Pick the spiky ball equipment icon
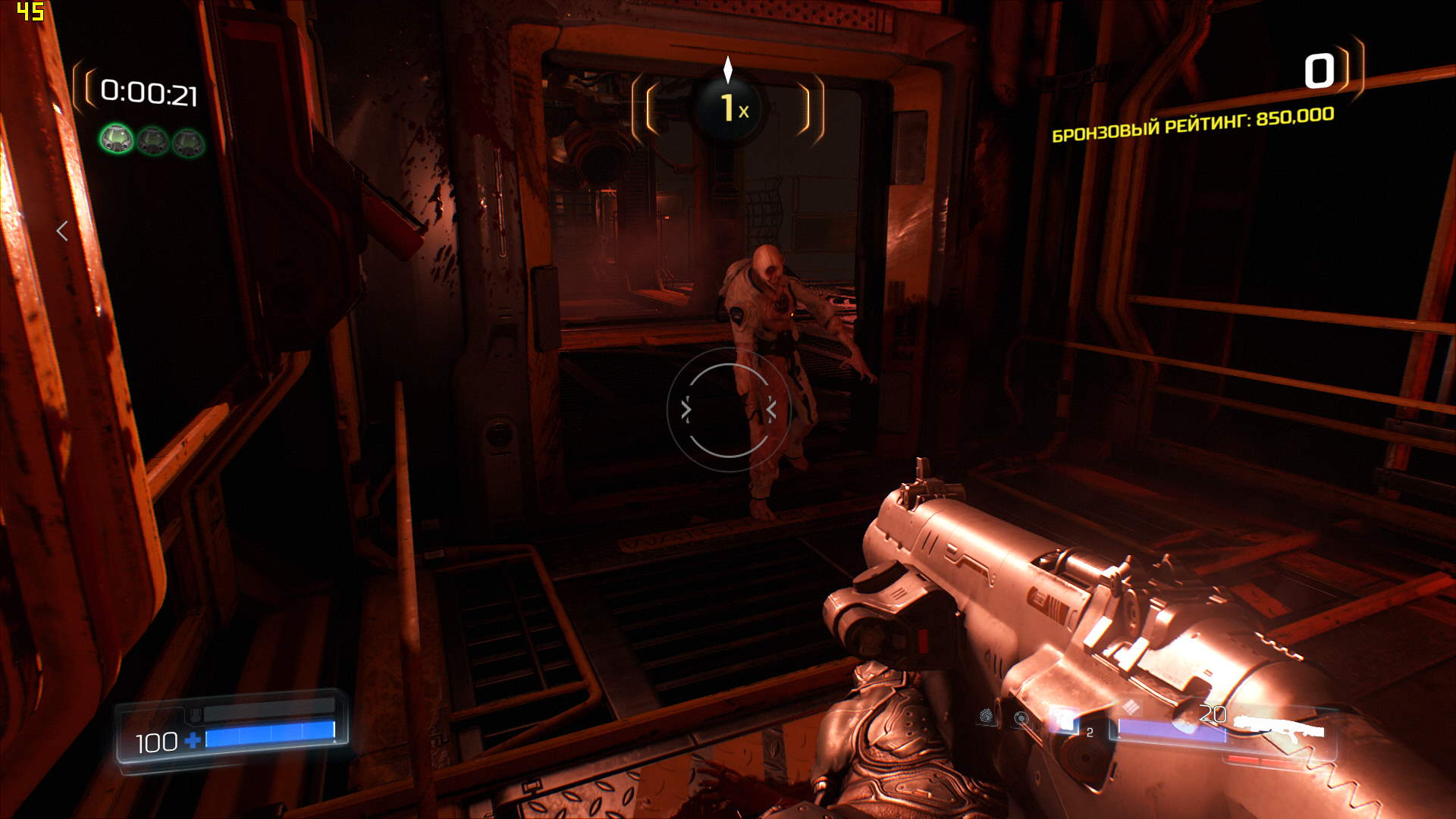 [x=986, y=715]
